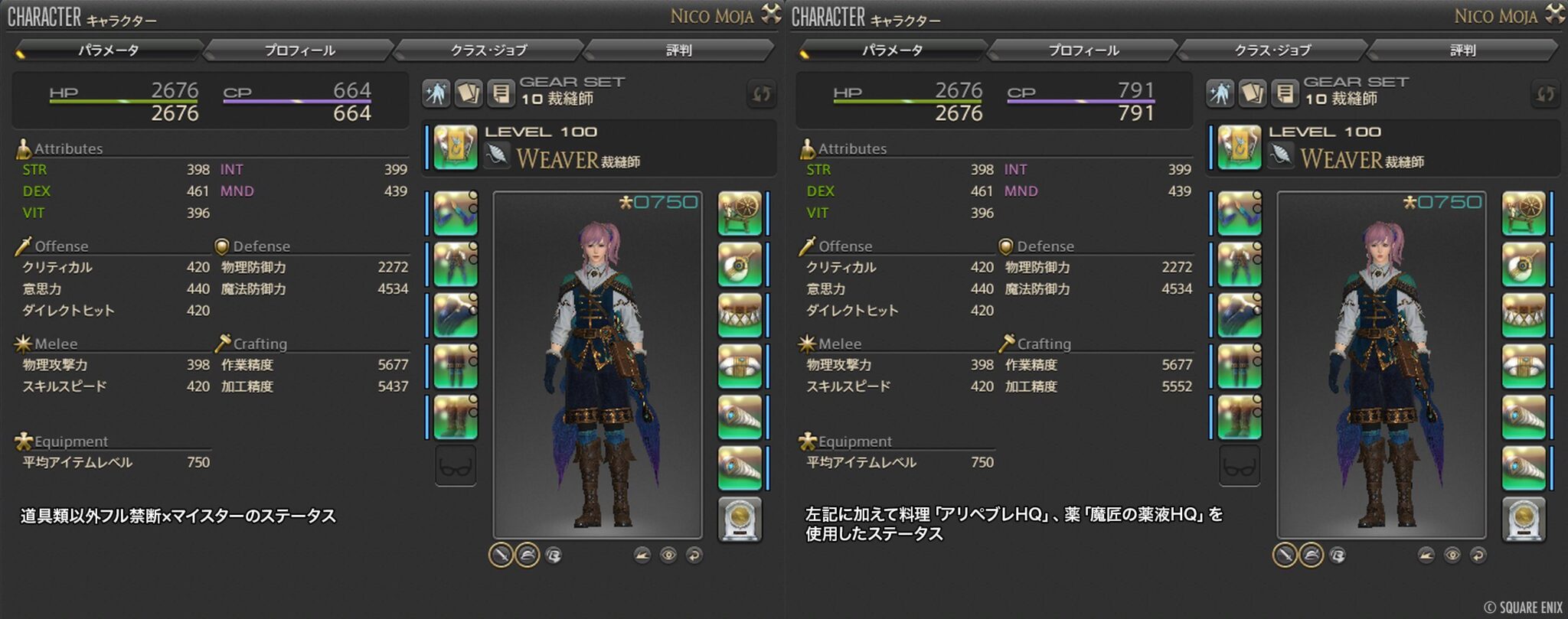The width and height of the screenshot is (1568, 619).
Task: Click the item level checker coin icon
Action: (x=740, y=519)
